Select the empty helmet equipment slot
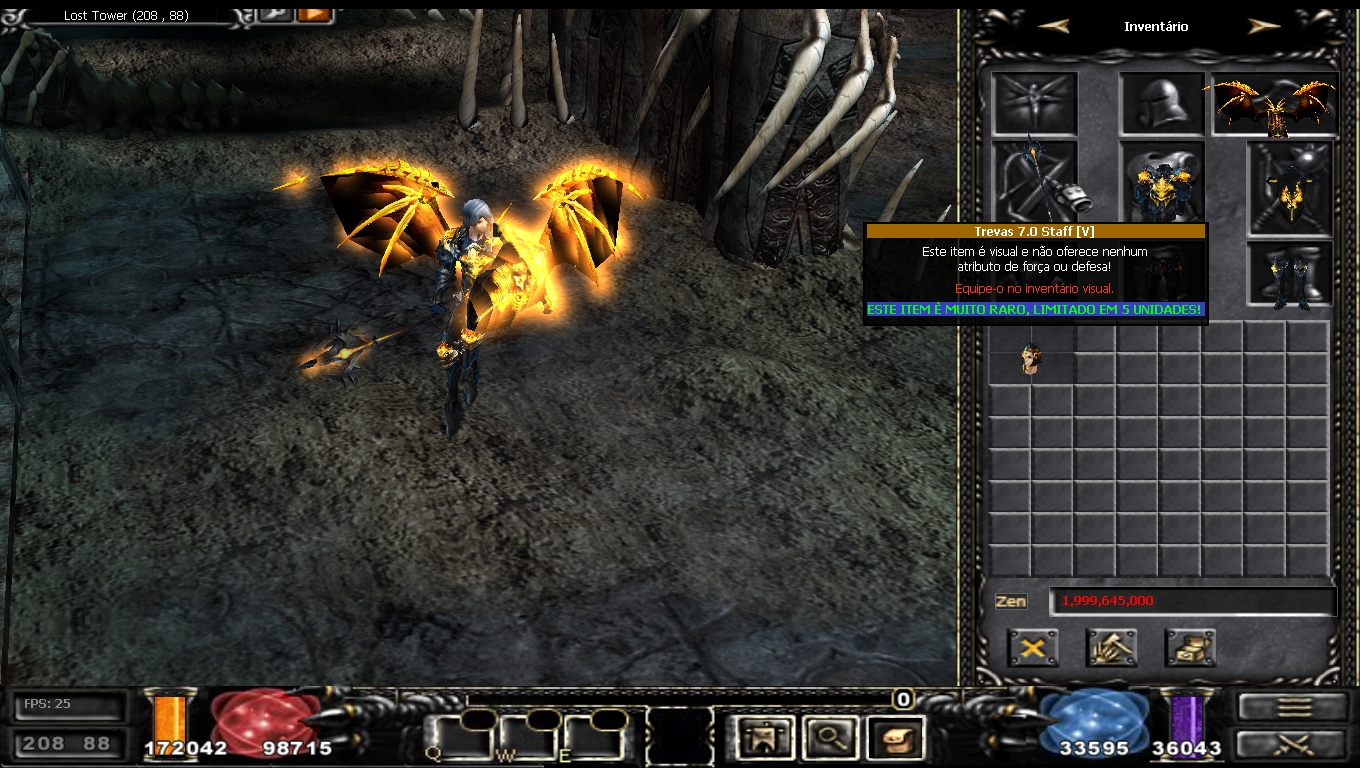Screen dimensions: 1360x768 1161,103
